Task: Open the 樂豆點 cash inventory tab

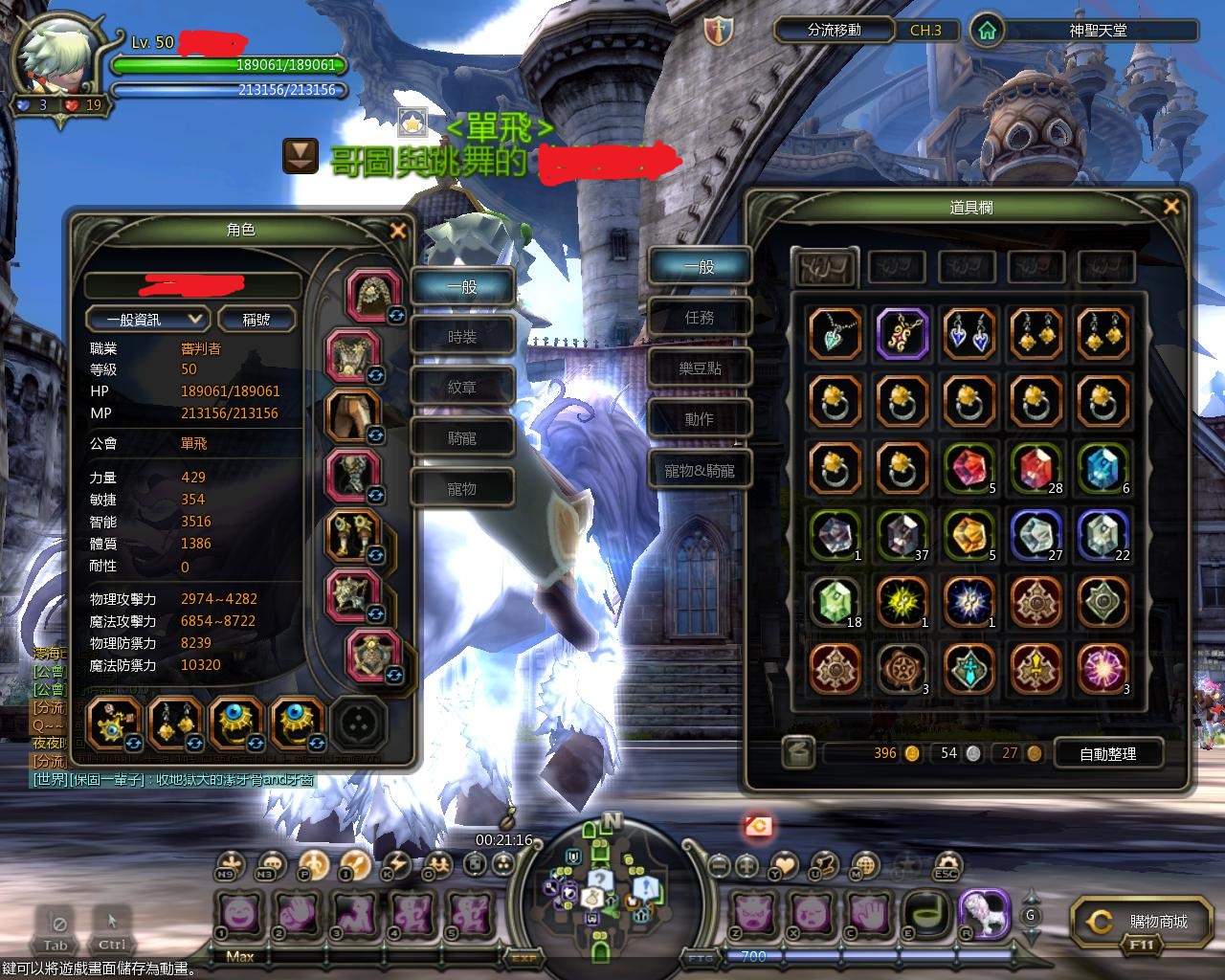Action: pos(700,368)
